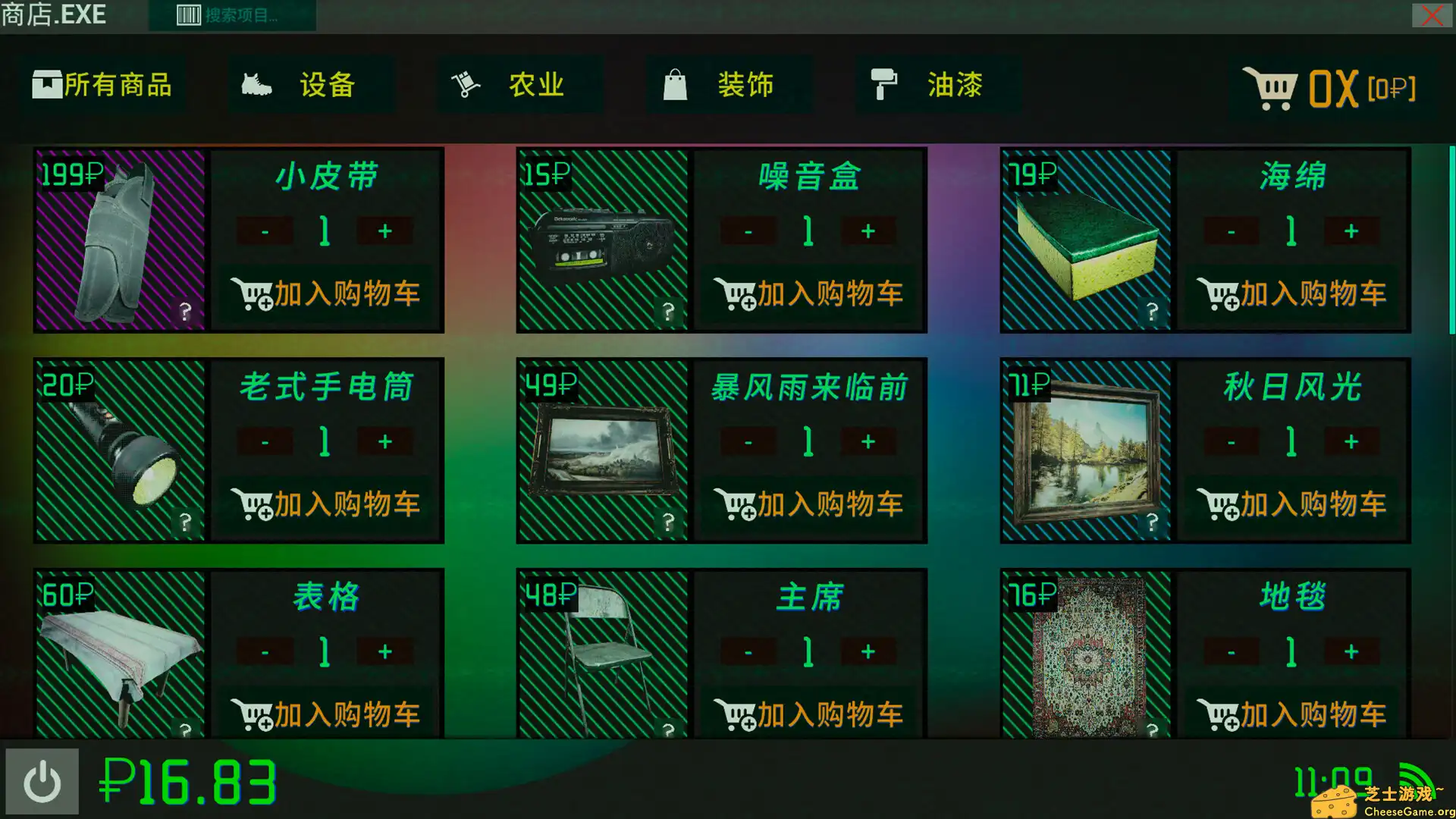1456x819 pixels.
Task: Add 地毯 to the shopping cart
Action: (1293, 714)
